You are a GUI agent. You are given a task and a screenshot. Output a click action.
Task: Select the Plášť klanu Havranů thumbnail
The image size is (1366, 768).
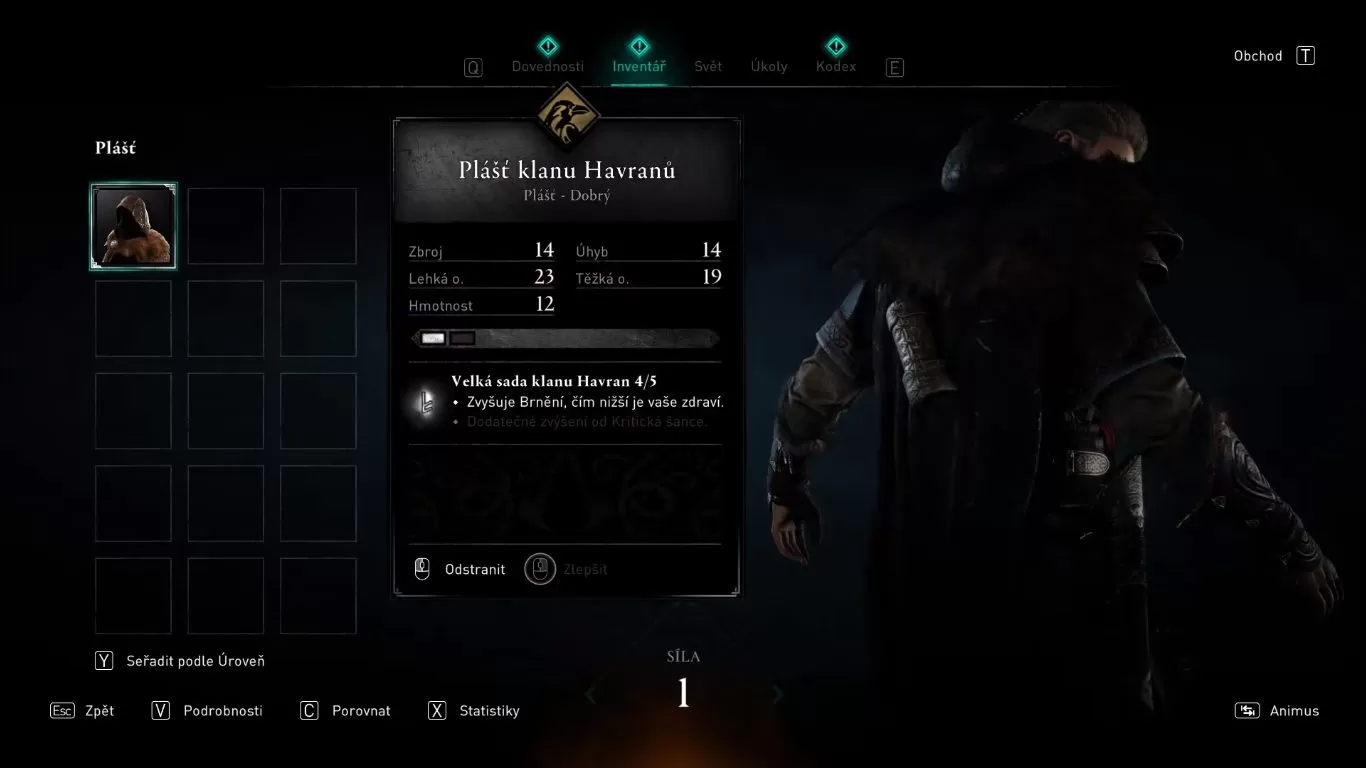click(133, 225)
